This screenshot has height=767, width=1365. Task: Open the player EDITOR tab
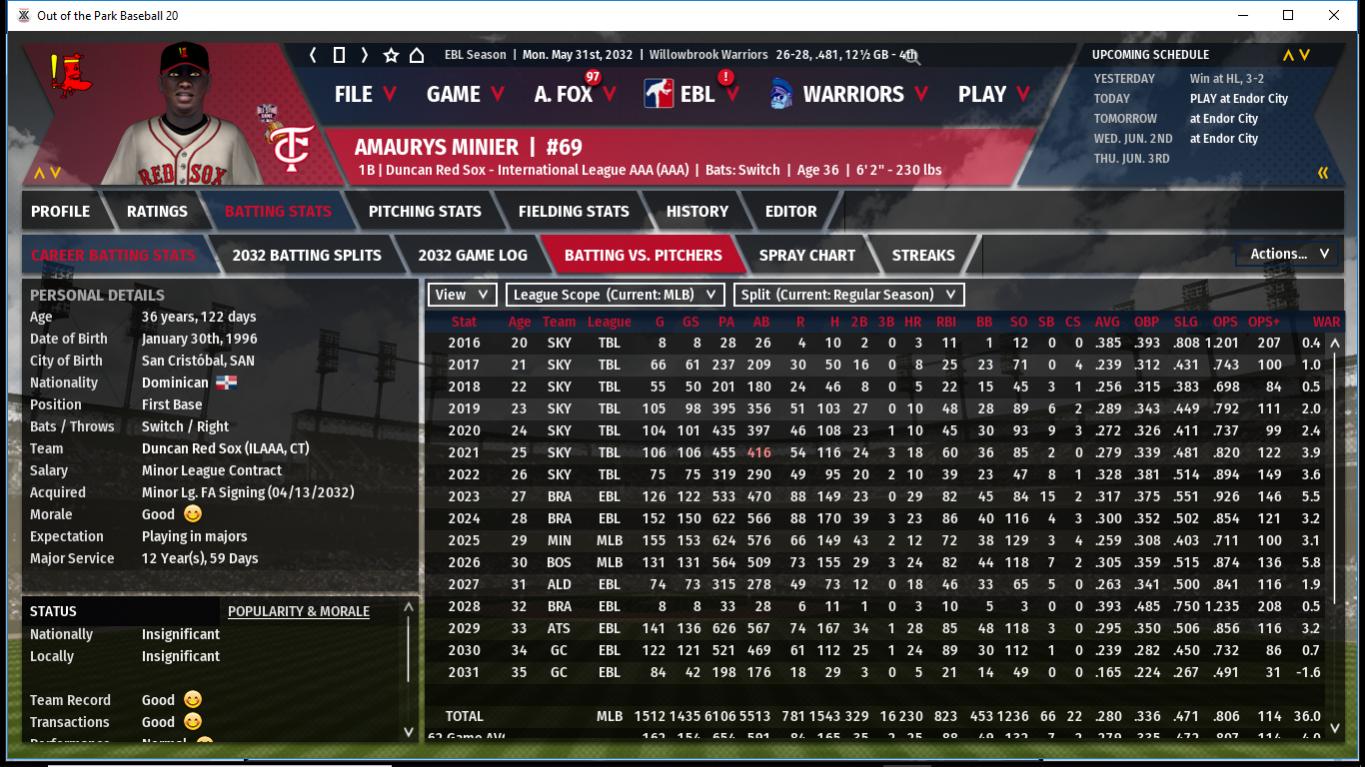(x=791, y=211)
